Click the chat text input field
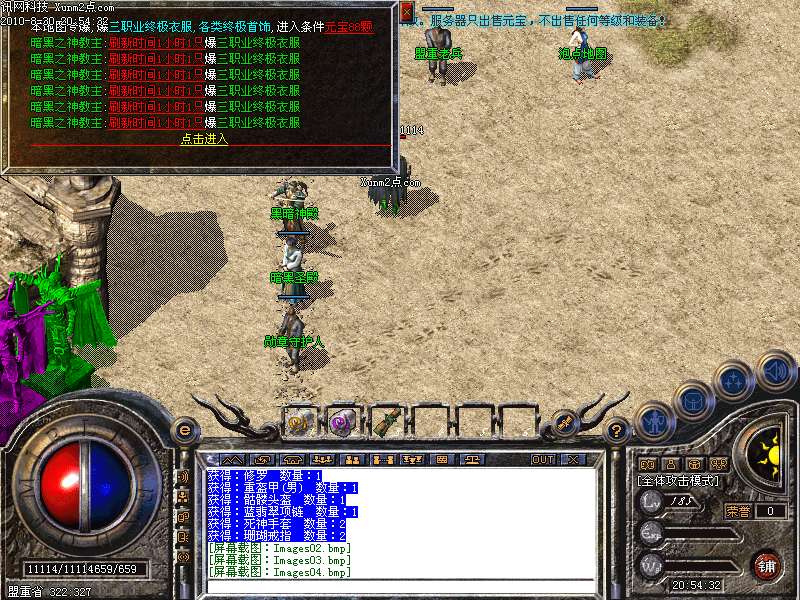800x600 pixels. click(x=400, y=585)
